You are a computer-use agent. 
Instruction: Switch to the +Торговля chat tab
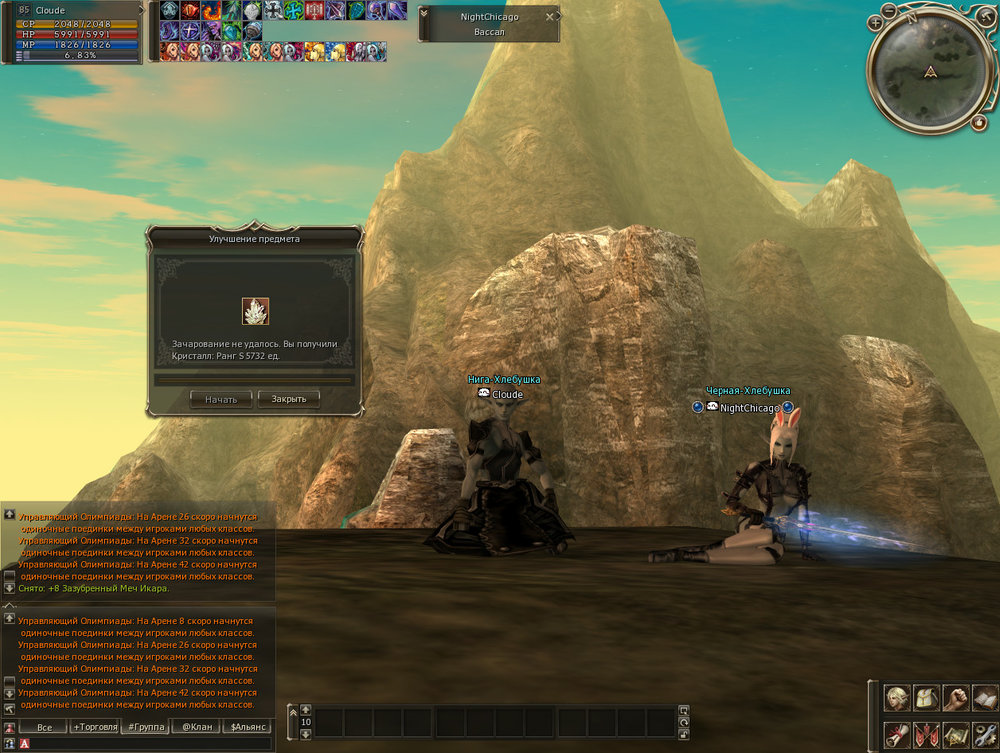coord(95,727)
